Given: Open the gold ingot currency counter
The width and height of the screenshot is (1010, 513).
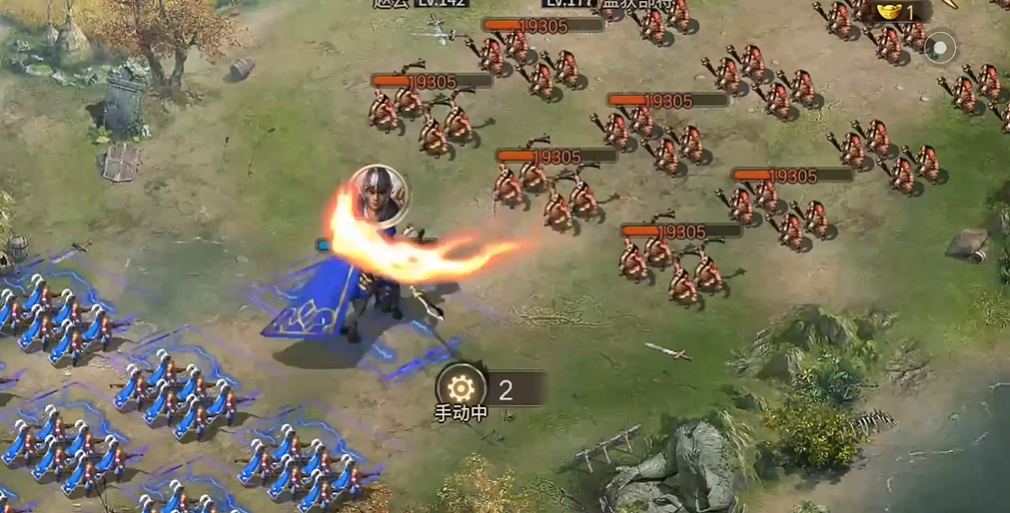Looking at the screenshot, I should 895,12.
